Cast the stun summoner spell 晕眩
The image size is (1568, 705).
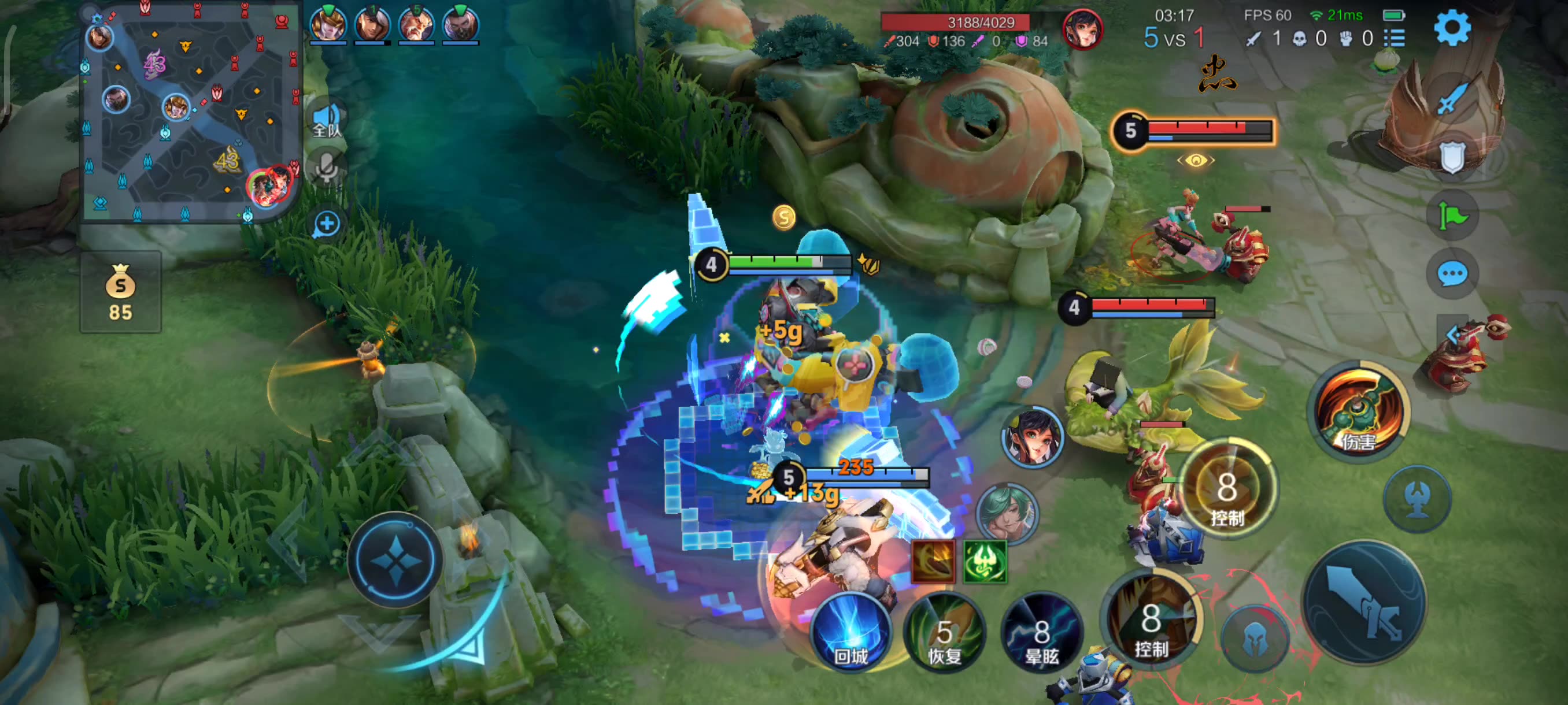tap(1041, 634)
